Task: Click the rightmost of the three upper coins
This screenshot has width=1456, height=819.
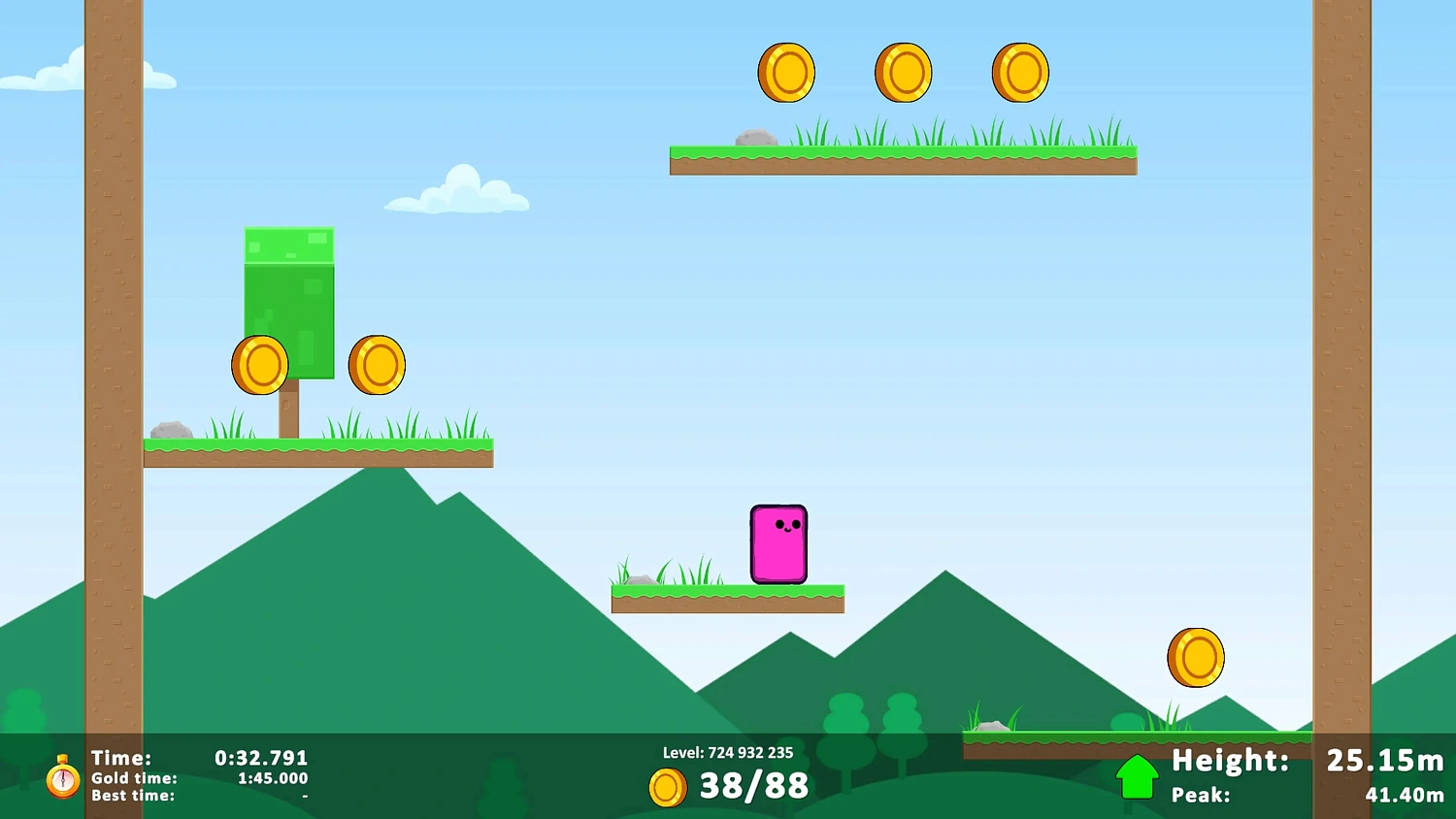Action: [1019, 71]
